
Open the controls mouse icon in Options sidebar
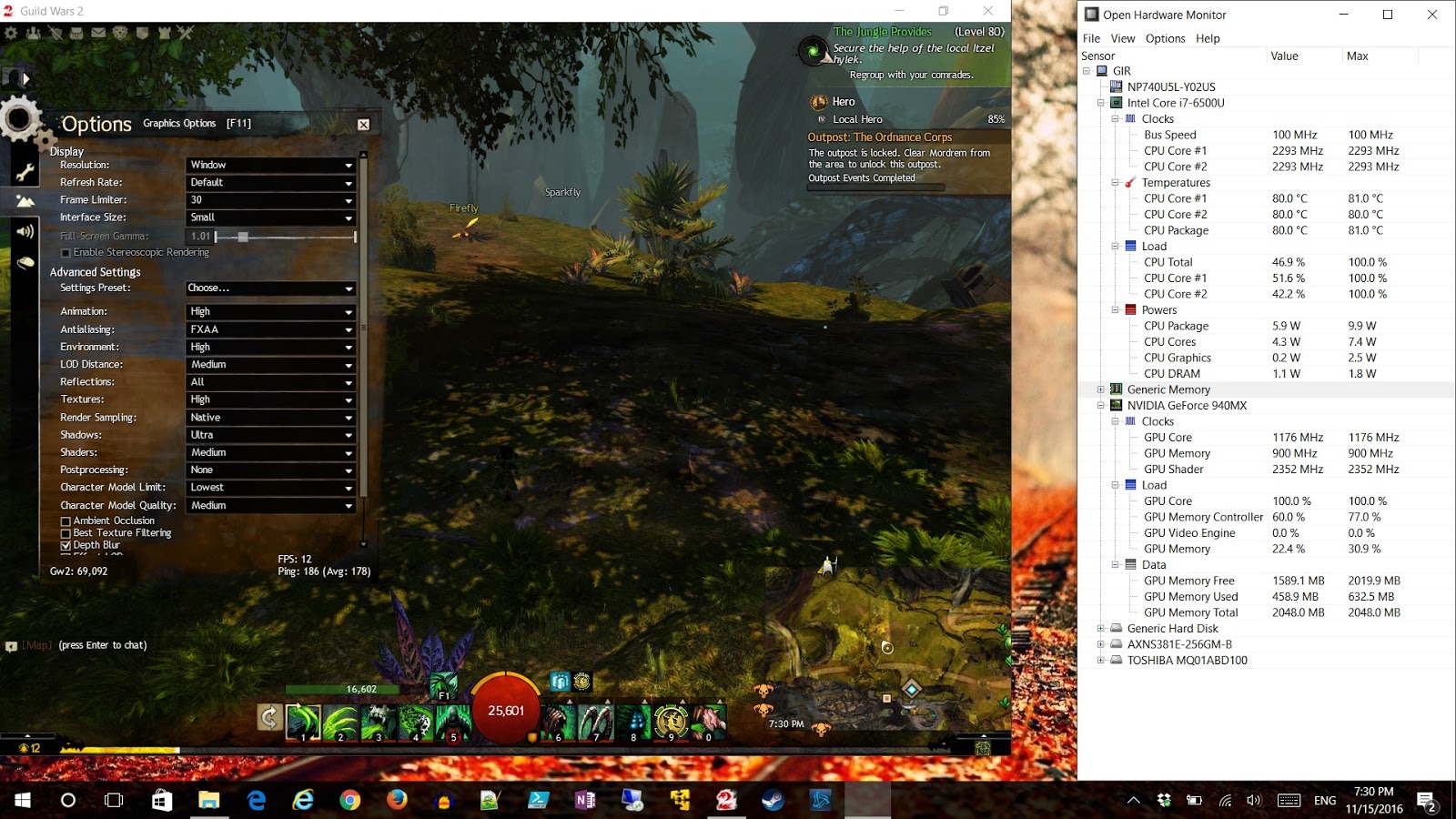point(27,260)
